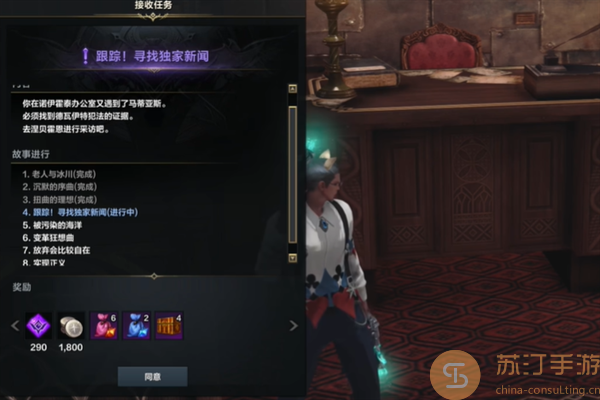Show next rewards with the right arrow

(293, 326)
